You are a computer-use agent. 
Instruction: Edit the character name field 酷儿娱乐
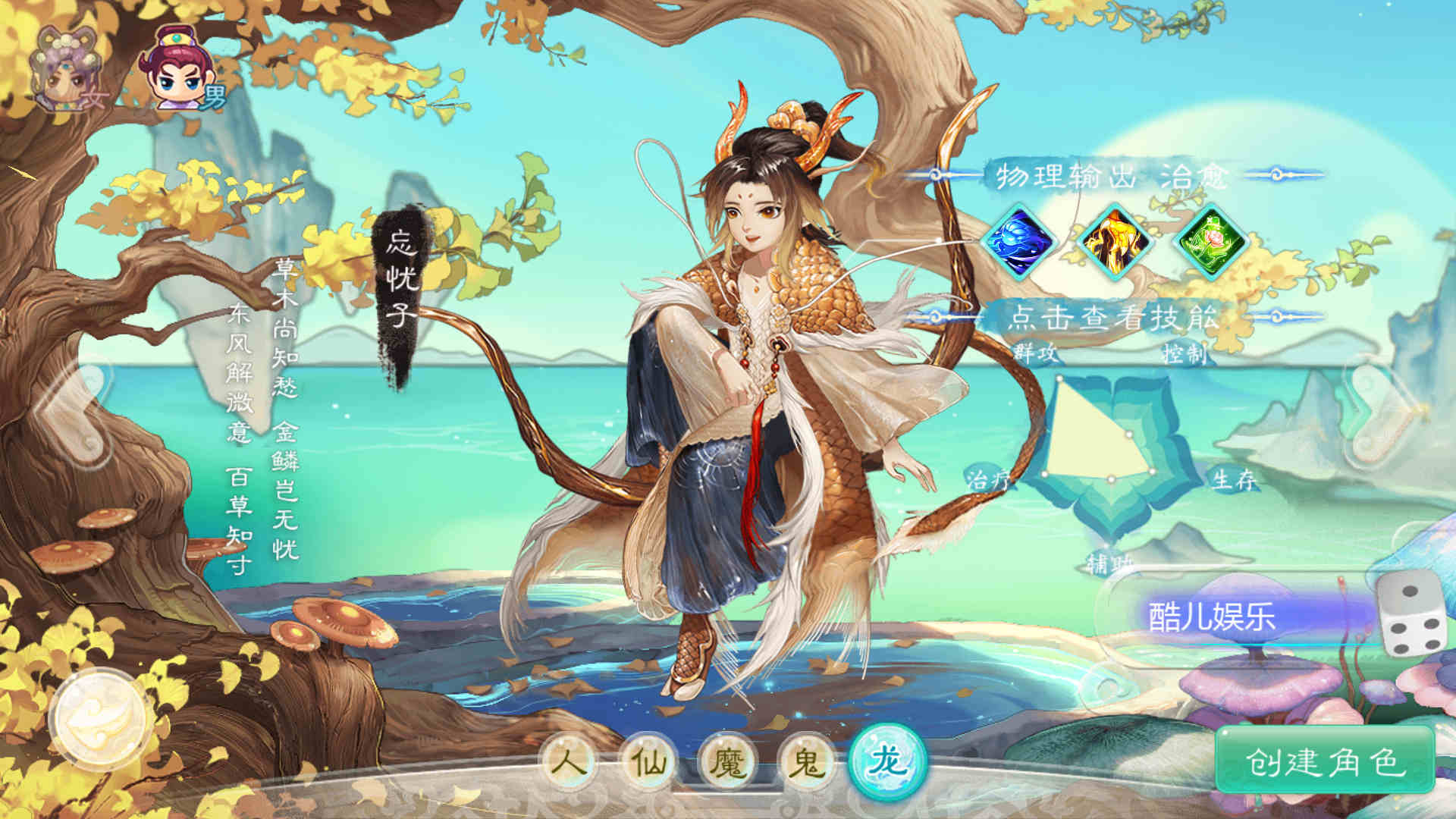[1228, 616]
